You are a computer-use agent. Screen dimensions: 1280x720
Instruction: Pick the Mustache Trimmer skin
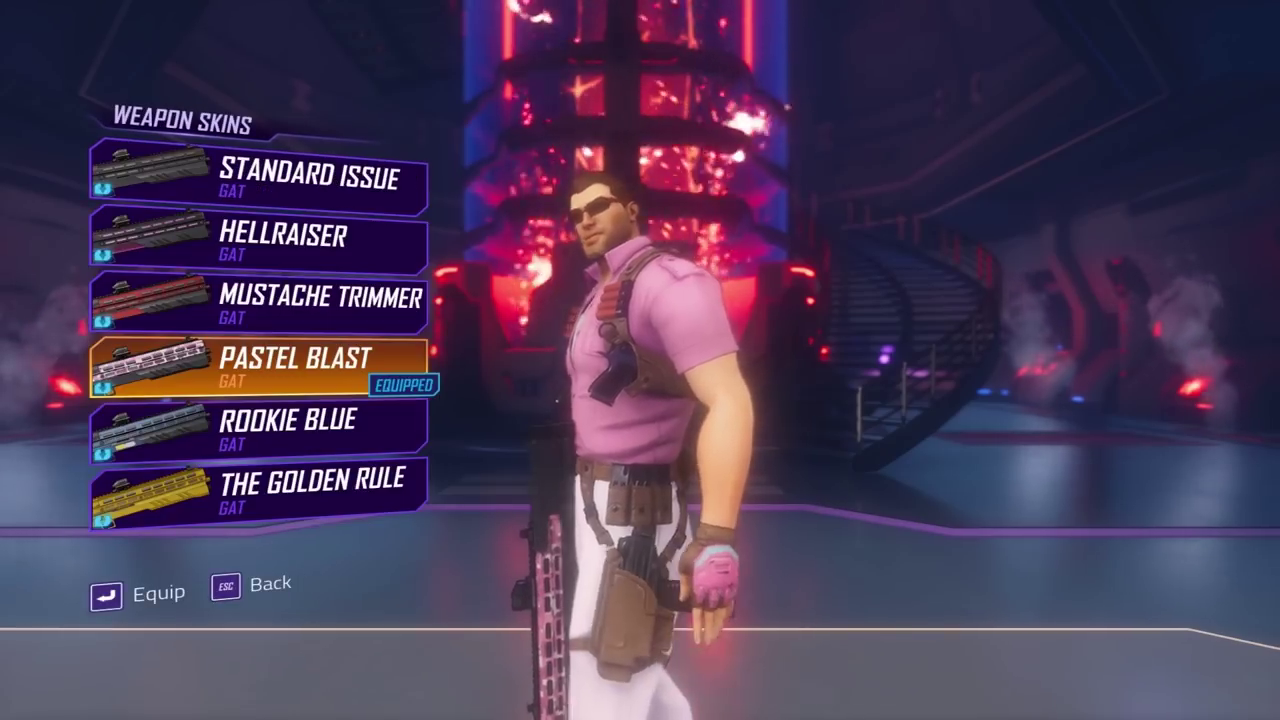(260, 303)
